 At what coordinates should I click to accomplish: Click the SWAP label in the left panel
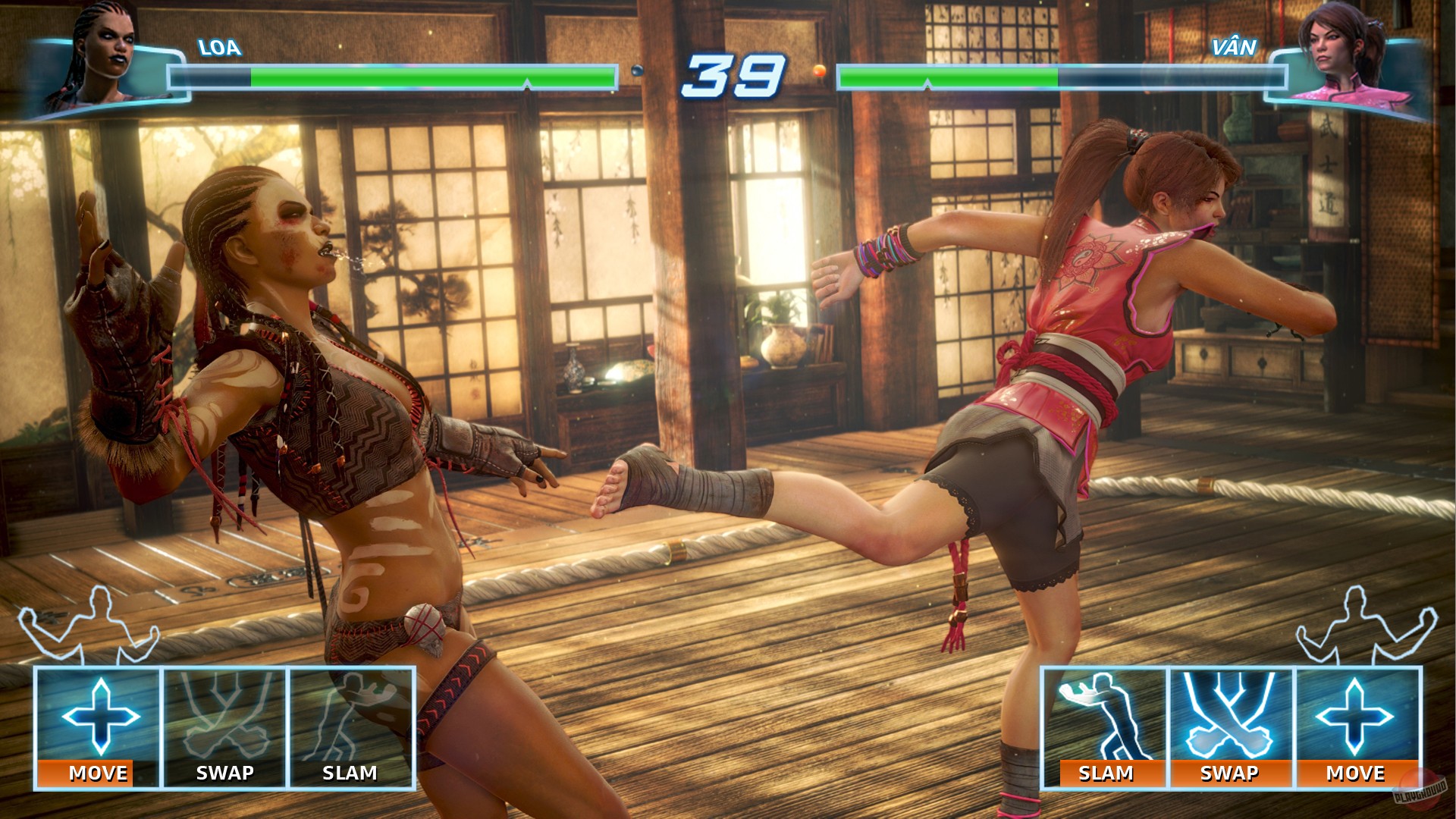point(224,773)
